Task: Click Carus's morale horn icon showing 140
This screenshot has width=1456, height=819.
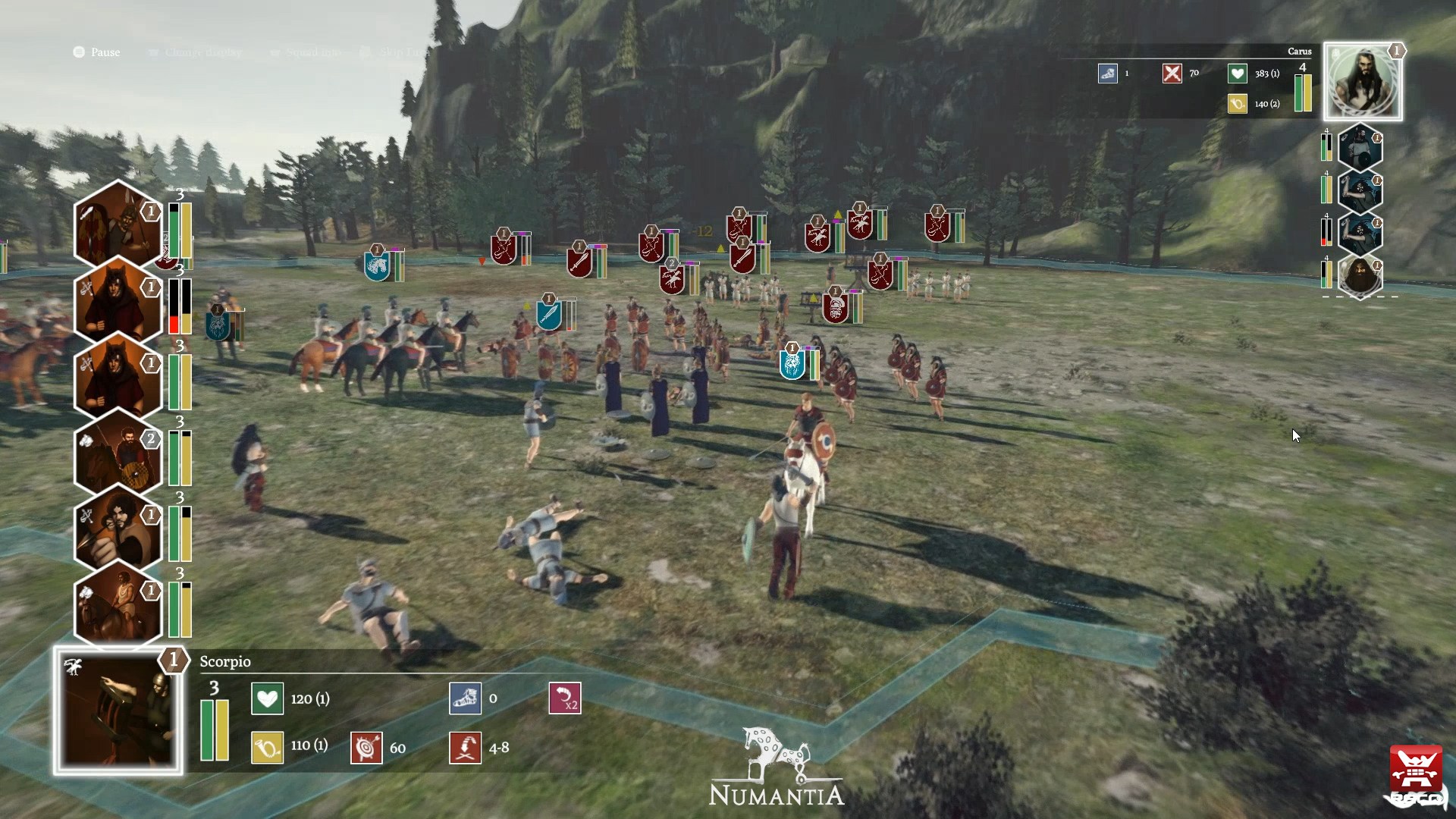Action: (1238, 104)
